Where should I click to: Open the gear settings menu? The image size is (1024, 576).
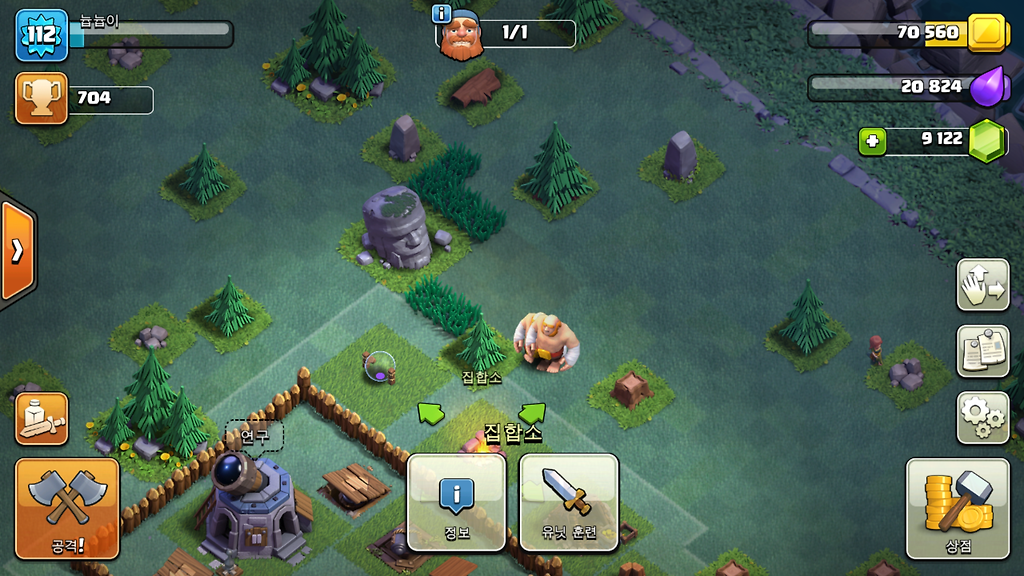point(982,417)
